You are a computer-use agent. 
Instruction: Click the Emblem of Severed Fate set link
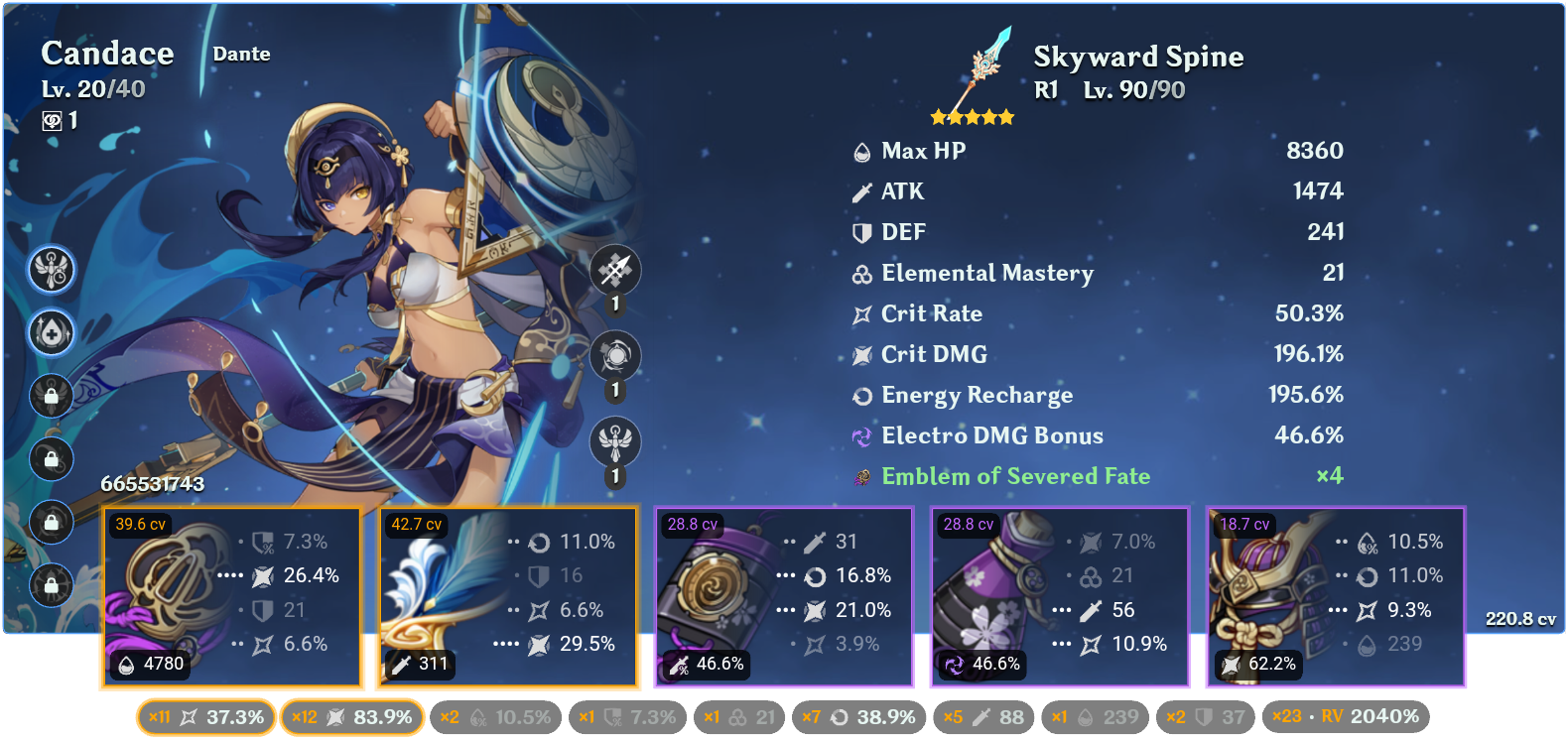pyautogui.click(x=1014, y=476)
